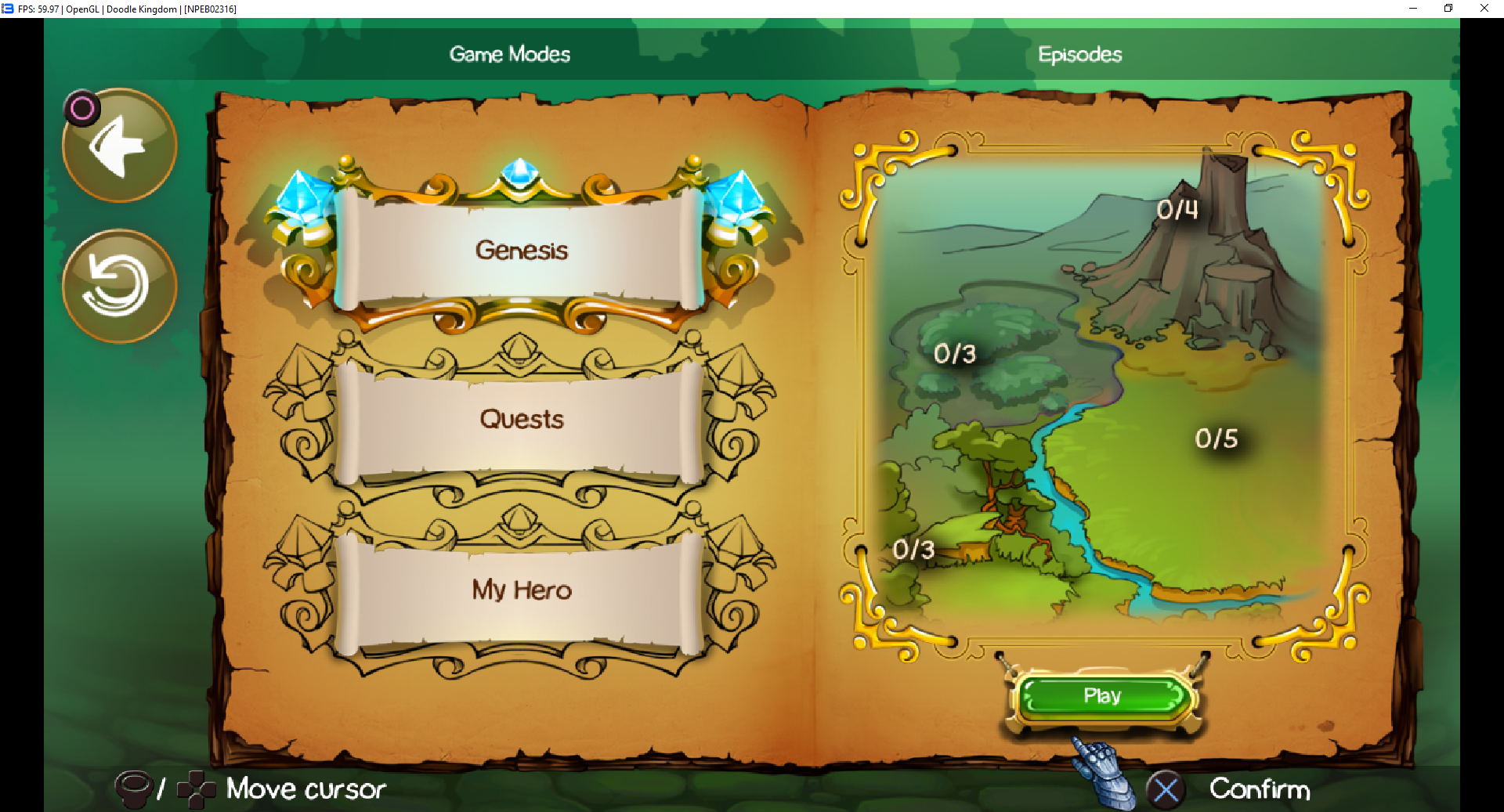Minimize the game window

tap(1413, 9)
